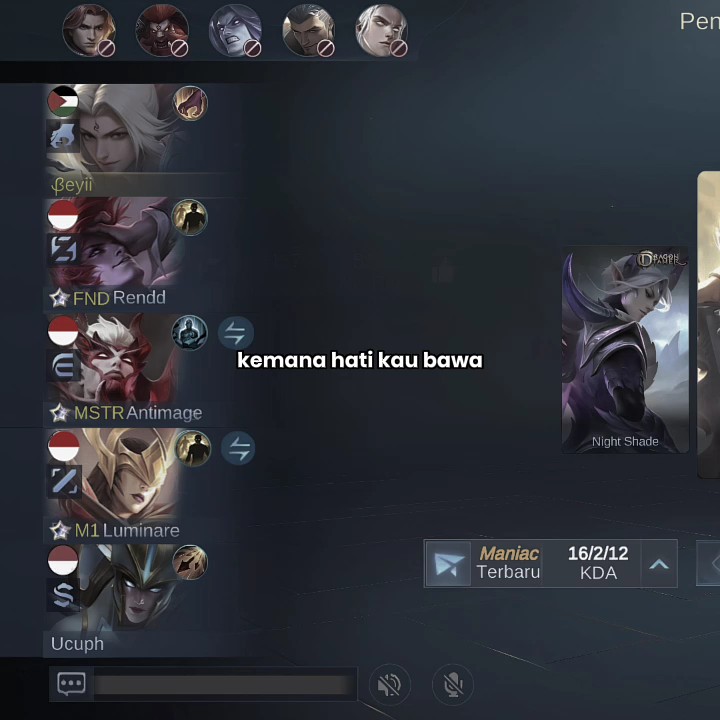
Task: Expand the quick message list arrow
Action: click(x=658, y=564)
